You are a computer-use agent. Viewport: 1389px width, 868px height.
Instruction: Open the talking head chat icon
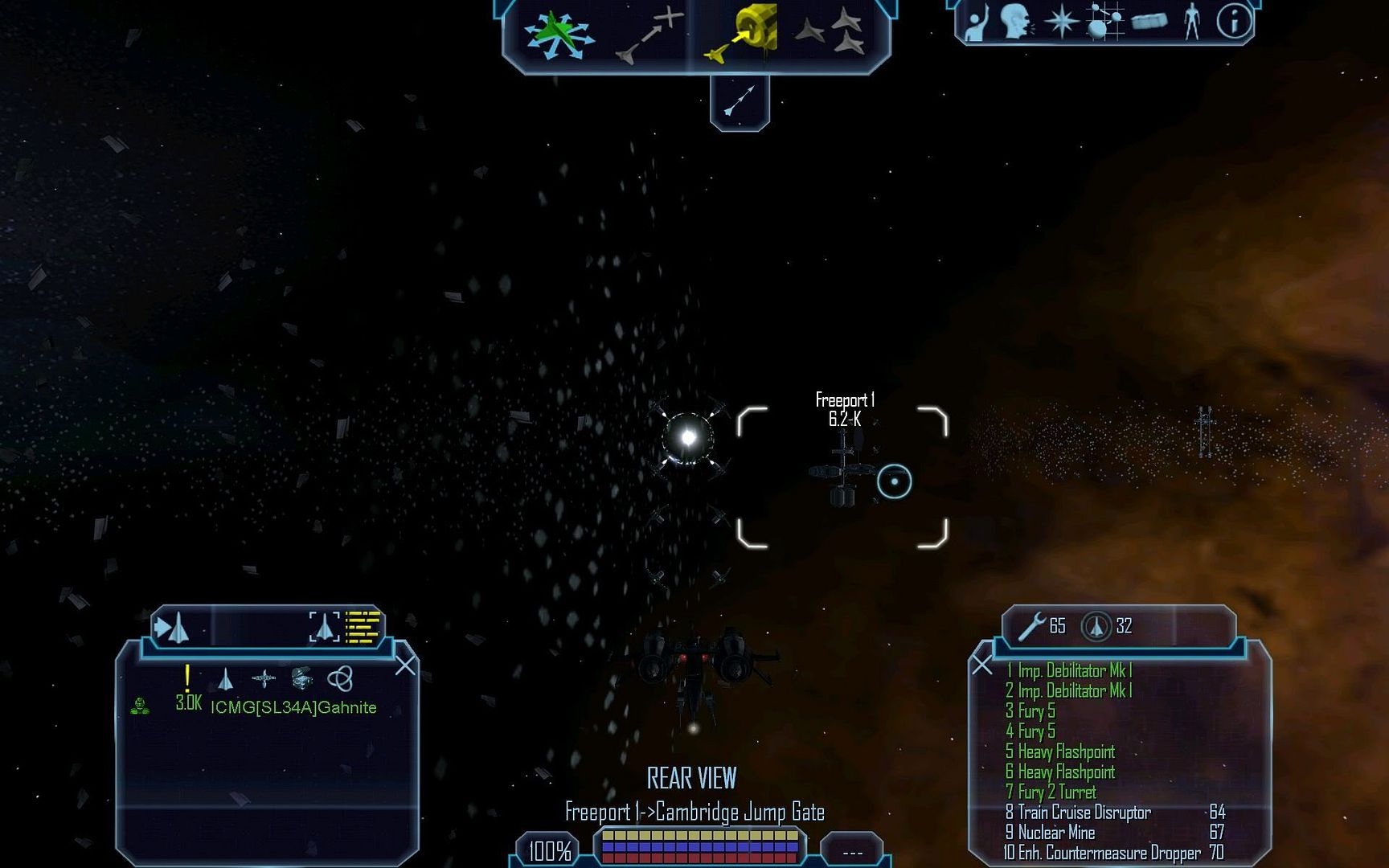click(x=1016, y=22)
